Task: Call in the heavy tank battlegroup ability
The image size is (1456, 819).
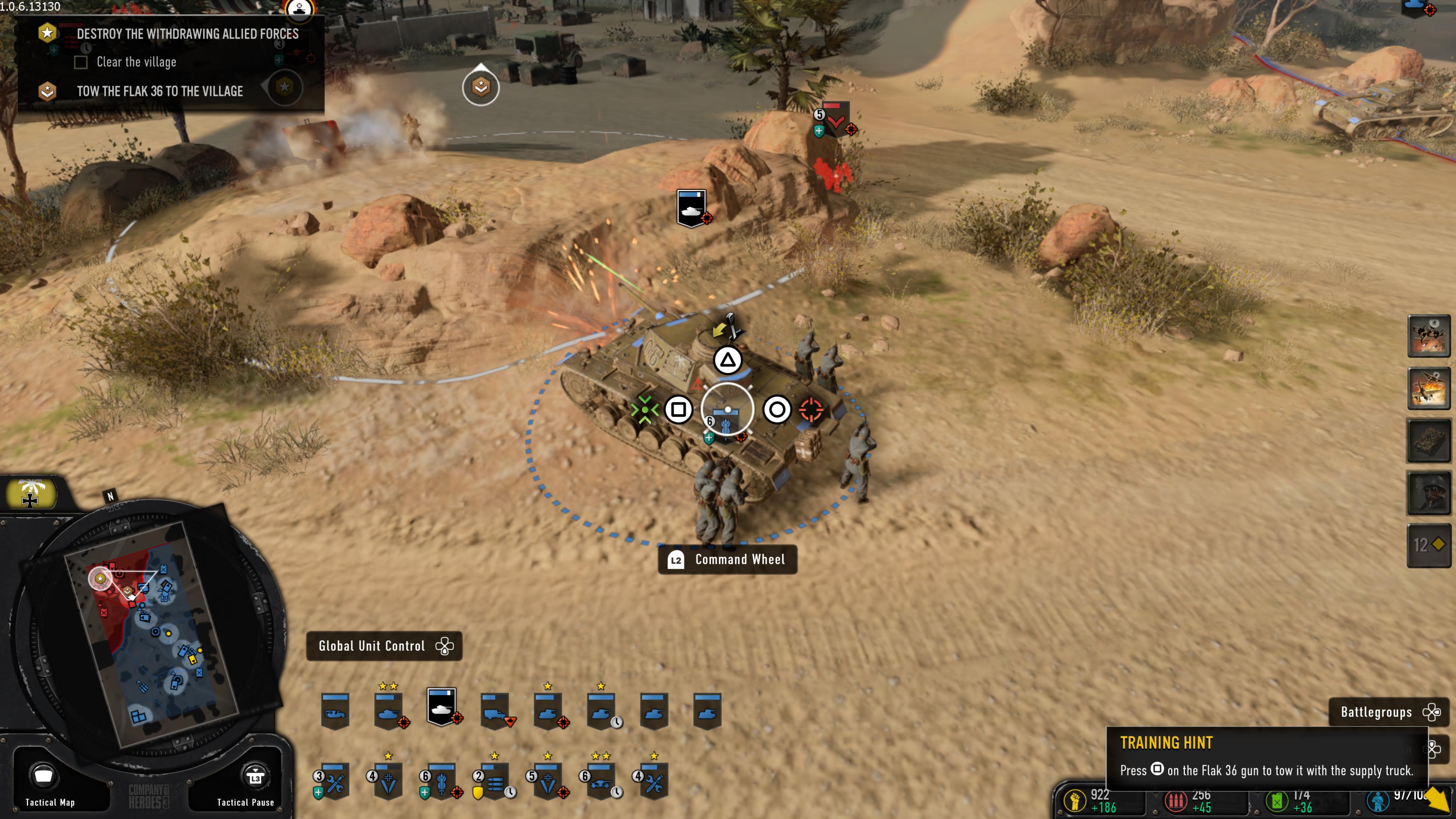Action: point(1428,440)
